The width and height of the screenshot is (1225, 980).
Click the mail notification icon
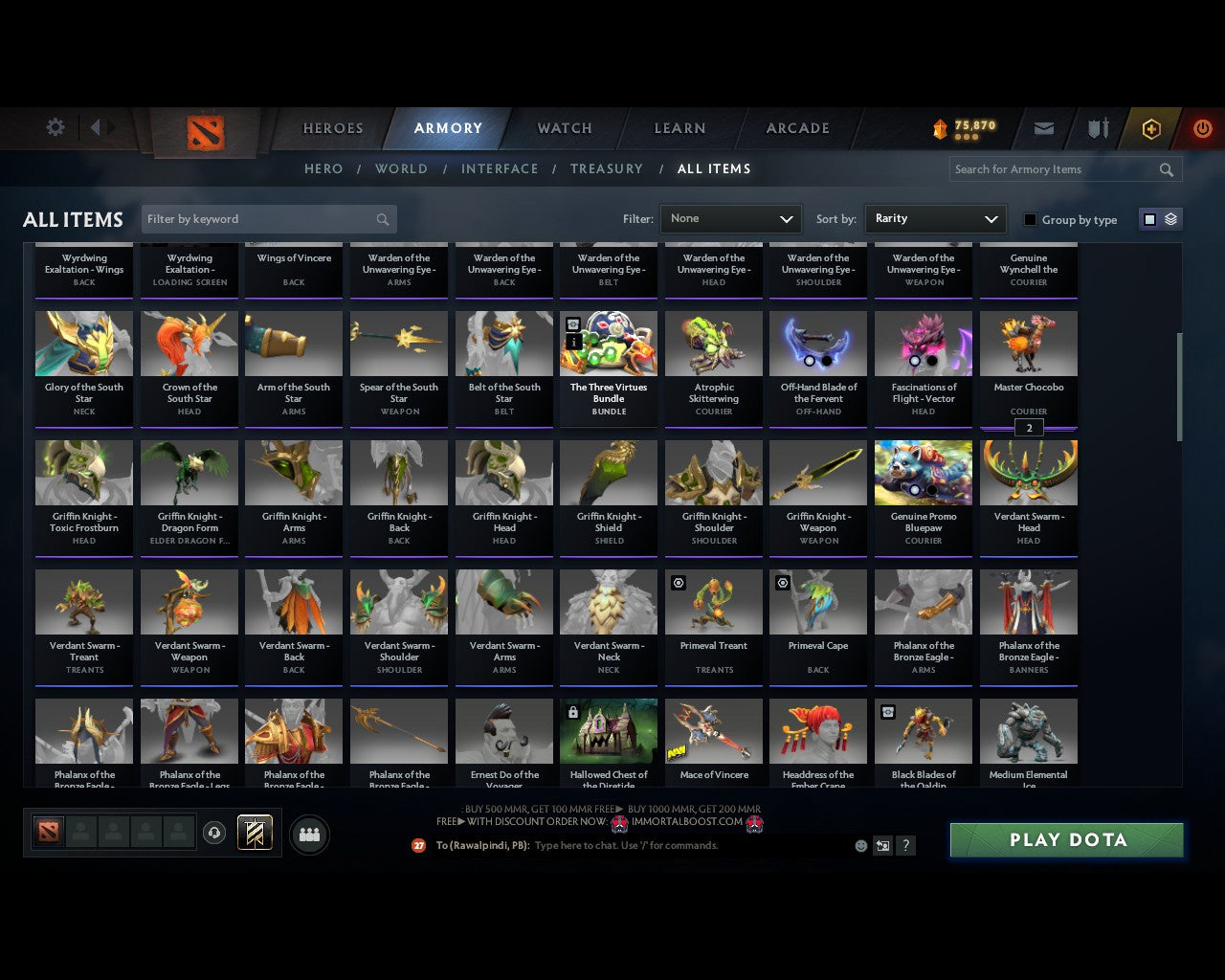[x=1043, y=127]
